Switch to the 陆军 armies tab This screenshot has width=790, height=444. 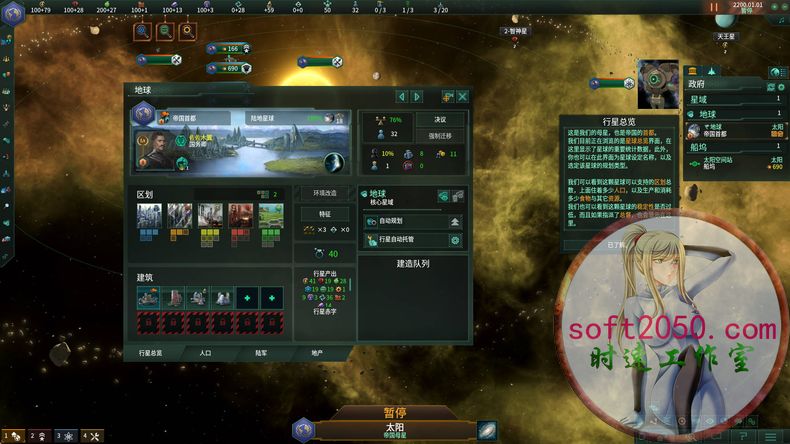pos(261,353)
